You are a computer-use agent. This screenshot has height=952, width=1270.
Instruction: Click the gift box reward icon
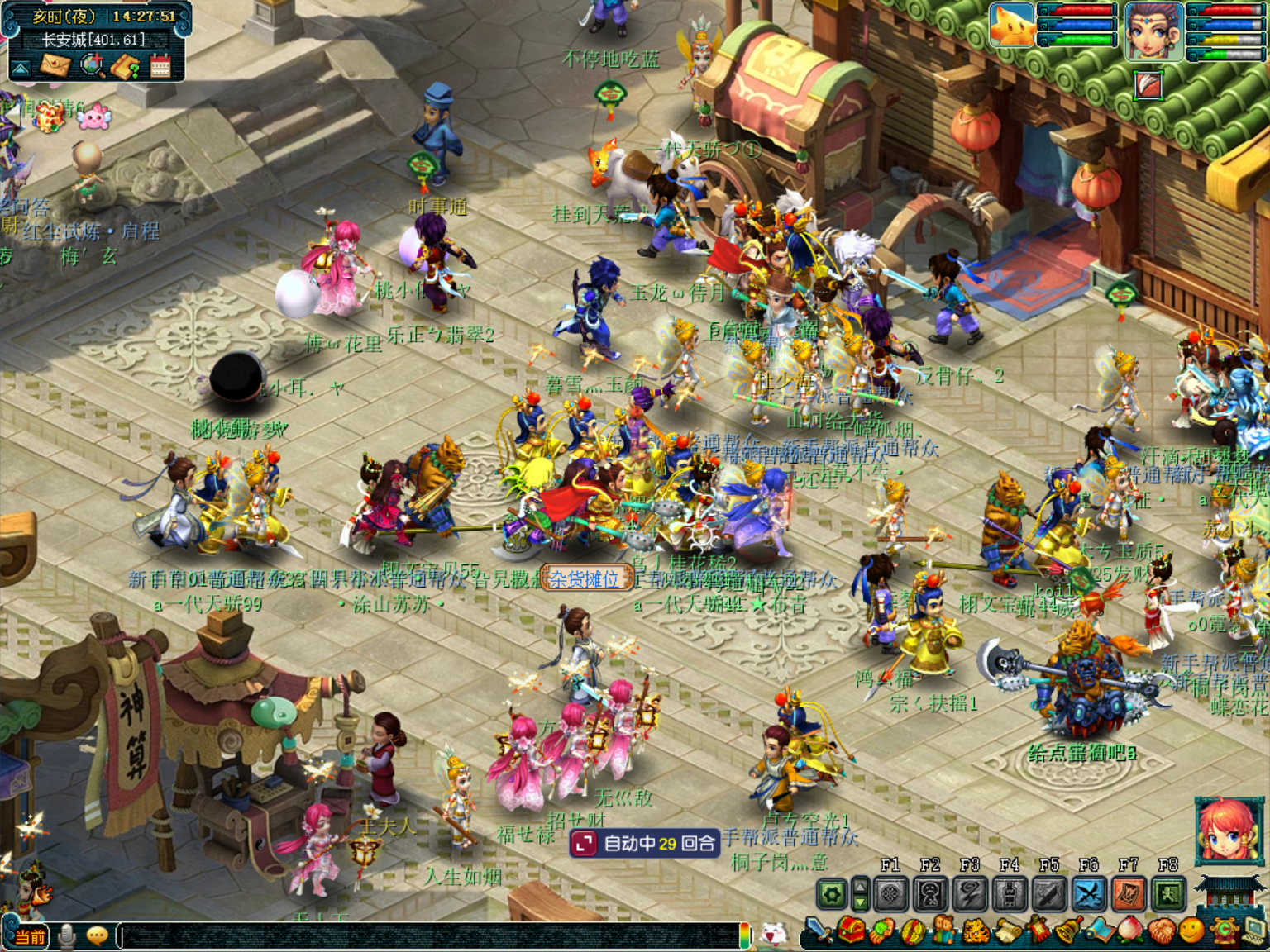pyautogui.click(x=49, y=117)
